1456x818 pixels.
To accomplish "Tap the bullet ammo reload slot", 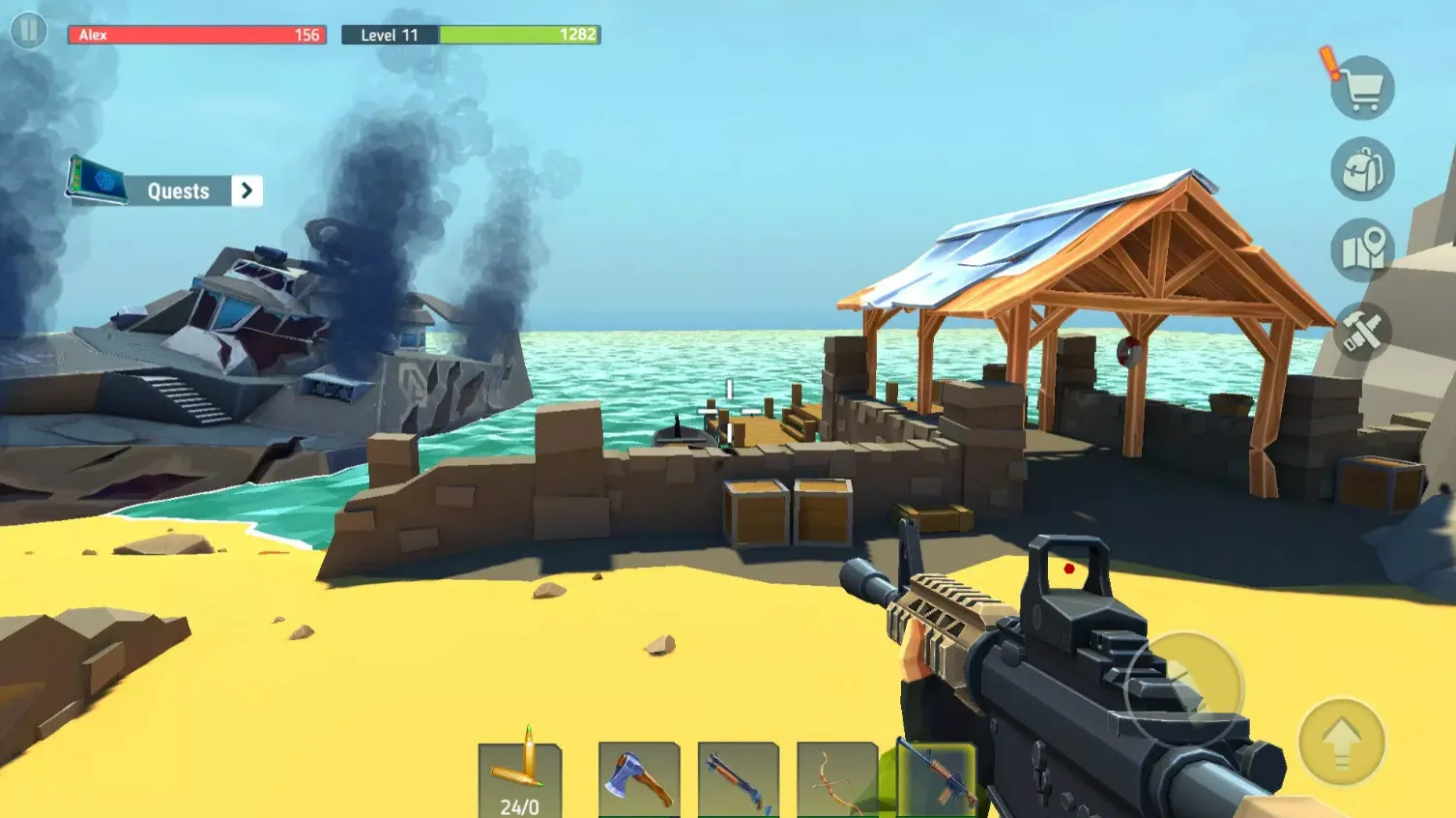I will click(x=520, y=779).
